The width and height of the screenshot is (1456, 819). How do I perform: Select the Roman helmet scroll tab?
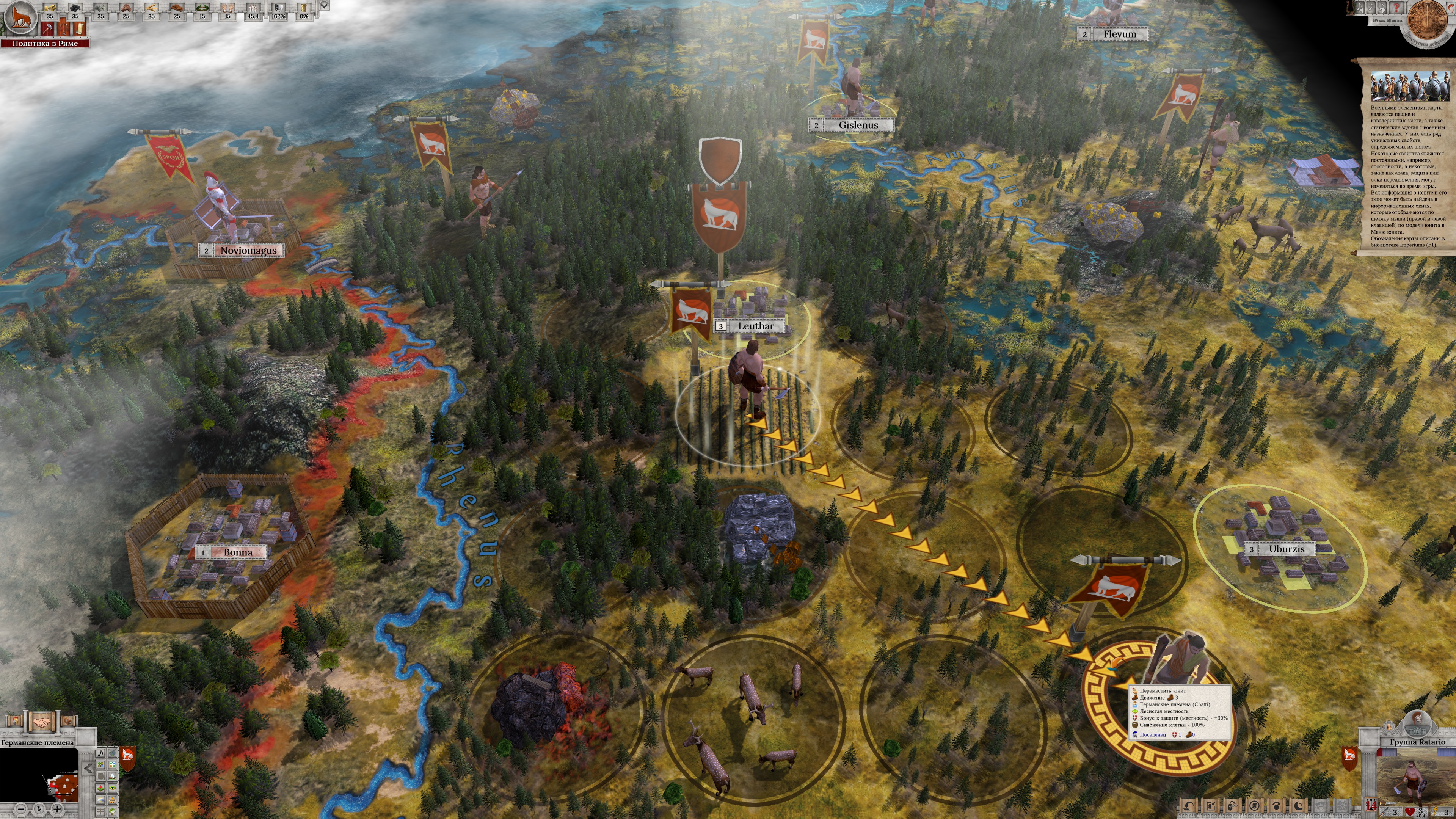pos(15,721)
